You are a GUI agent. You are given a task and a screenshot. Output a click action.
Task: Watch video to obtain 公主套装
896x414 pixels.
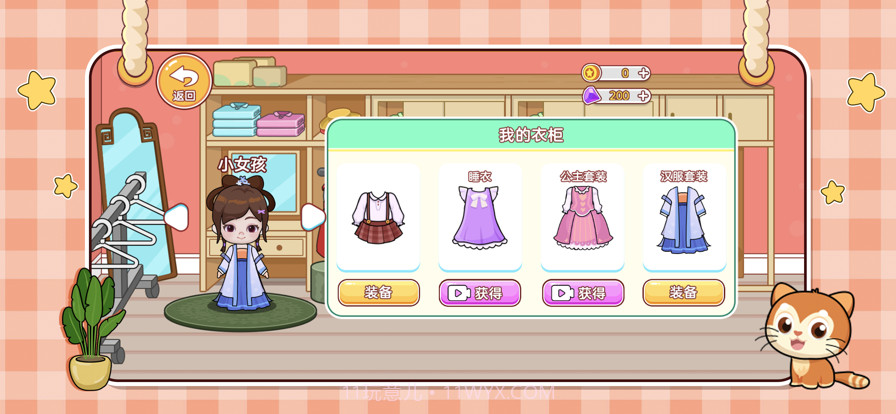[583, 293]
